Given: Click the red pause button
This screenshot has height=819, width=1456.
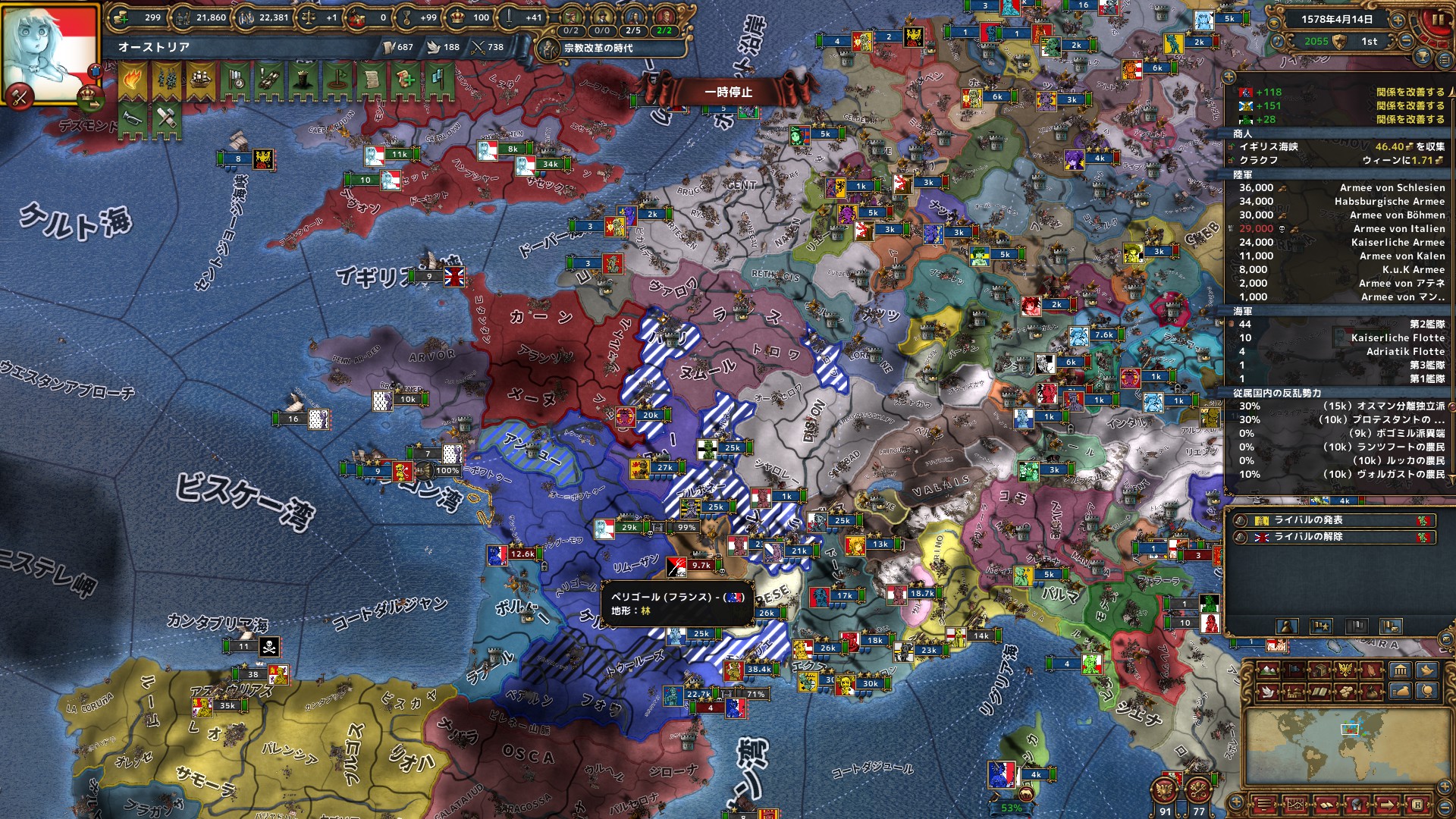Looking at the screenshot, I should (1436, 21).
